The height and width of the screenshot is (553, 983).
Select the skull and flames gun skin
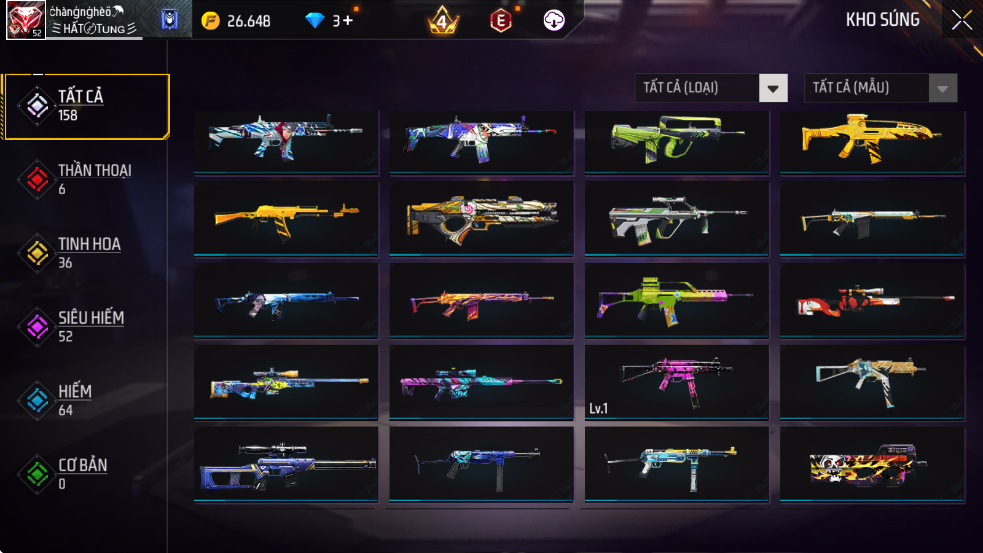click(873, 464)
